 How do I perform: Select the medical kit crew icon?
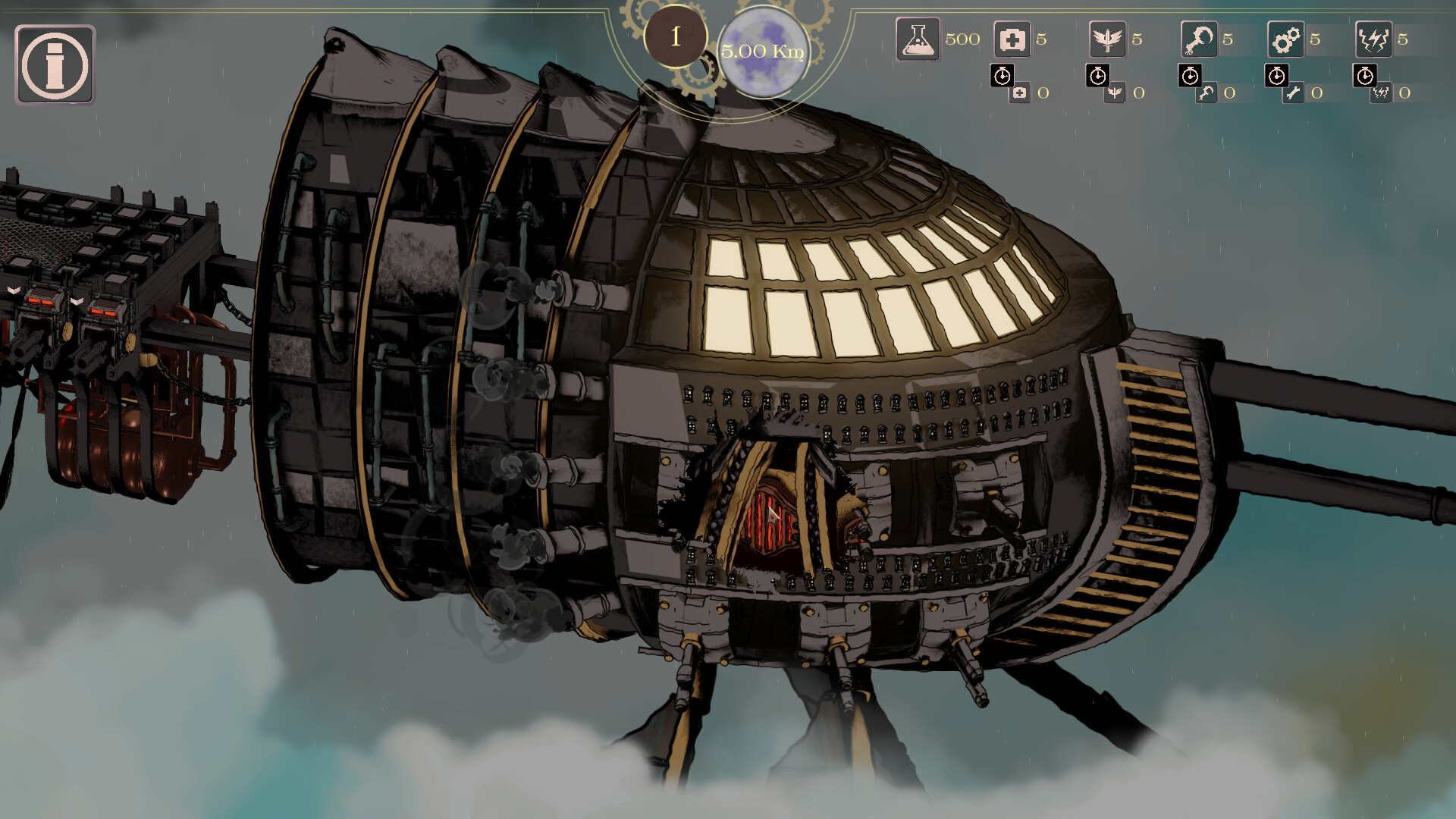(x=1012, y=39)
